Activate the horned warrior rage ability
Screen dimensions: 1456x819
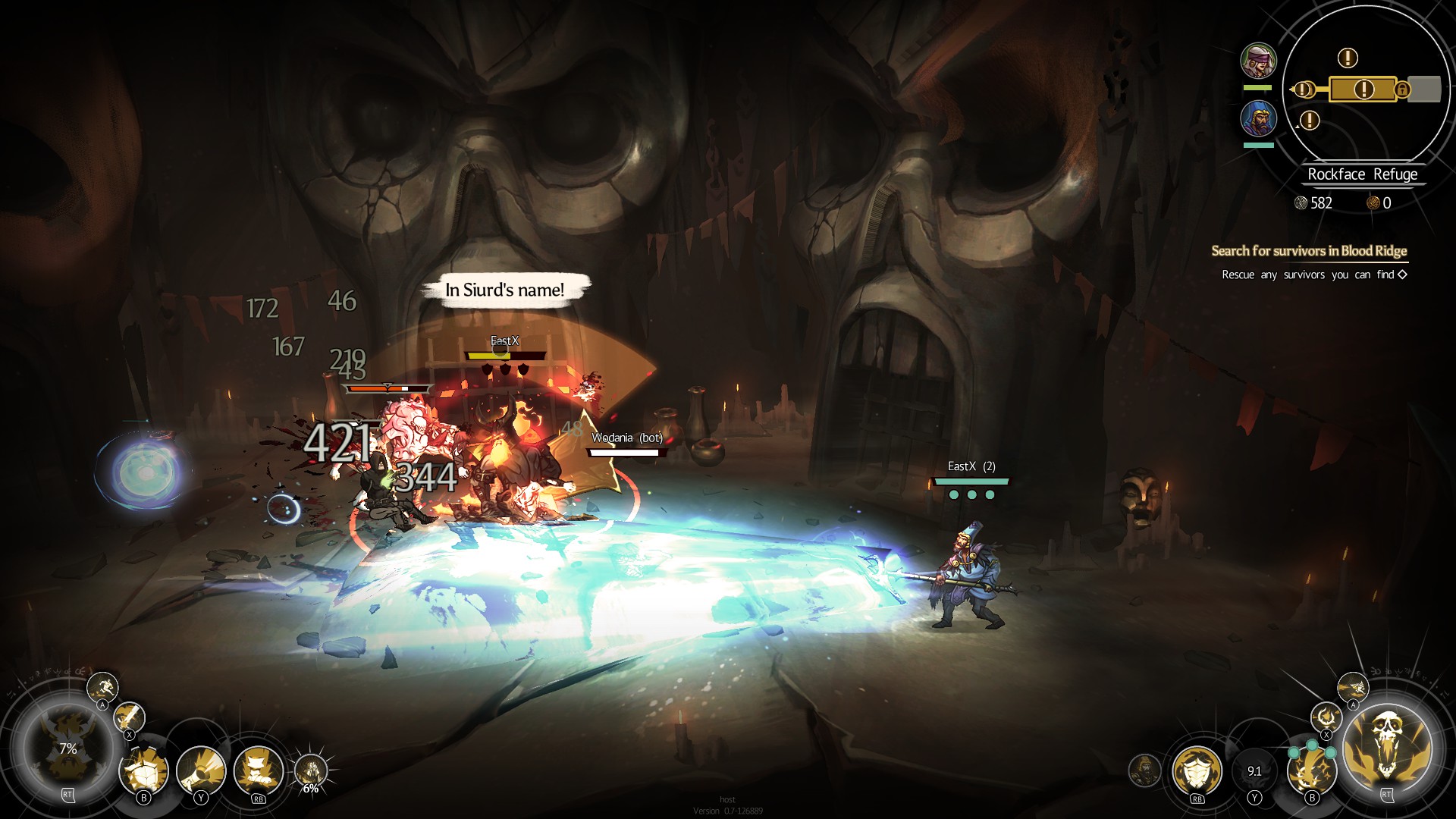(67, 747)
